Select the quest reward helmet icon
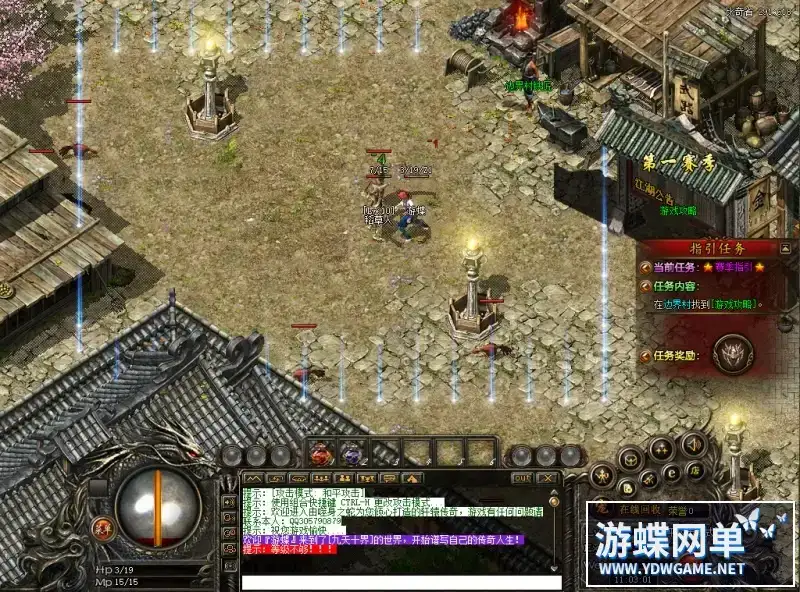The height and width of the screenshot is (592, 800). click(x=734, y=353)
